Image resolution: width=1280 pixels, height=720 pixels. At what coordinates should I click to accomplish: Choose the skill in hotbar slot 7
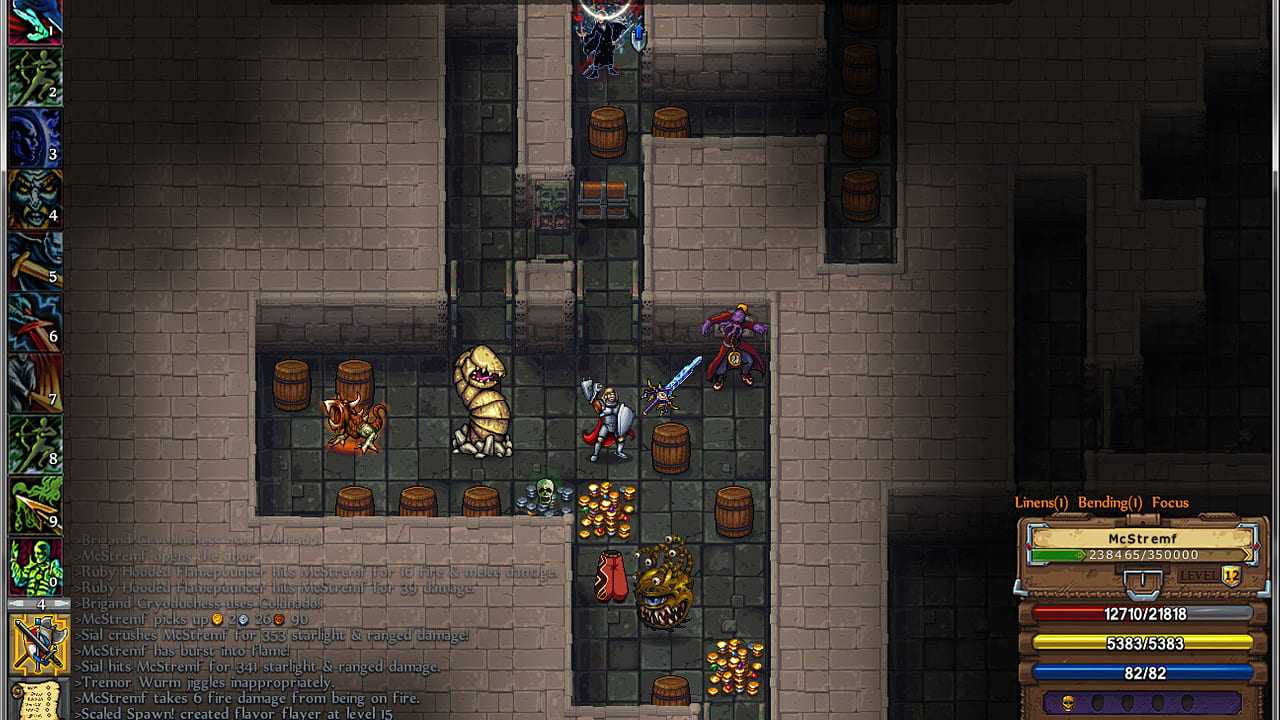[x=35, y=383]
